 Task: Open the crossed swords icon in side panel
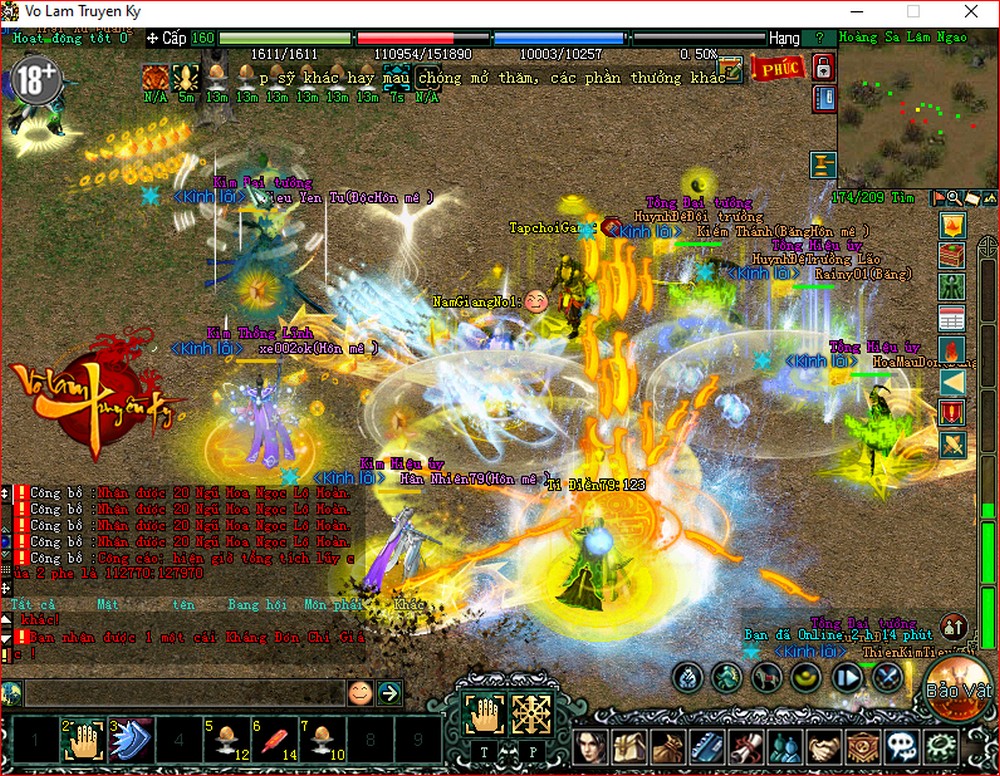pos(952,443)
